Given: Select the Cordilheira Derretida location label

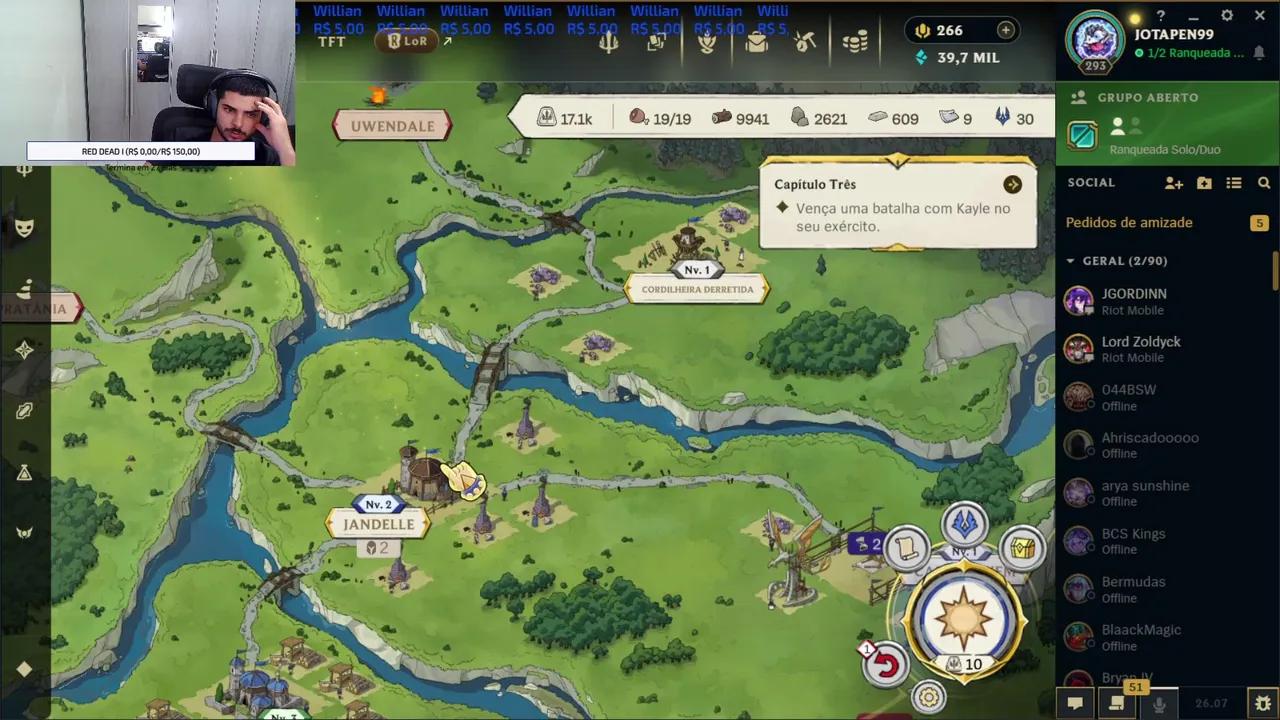Looking at the screenshot, I should 697,289.
